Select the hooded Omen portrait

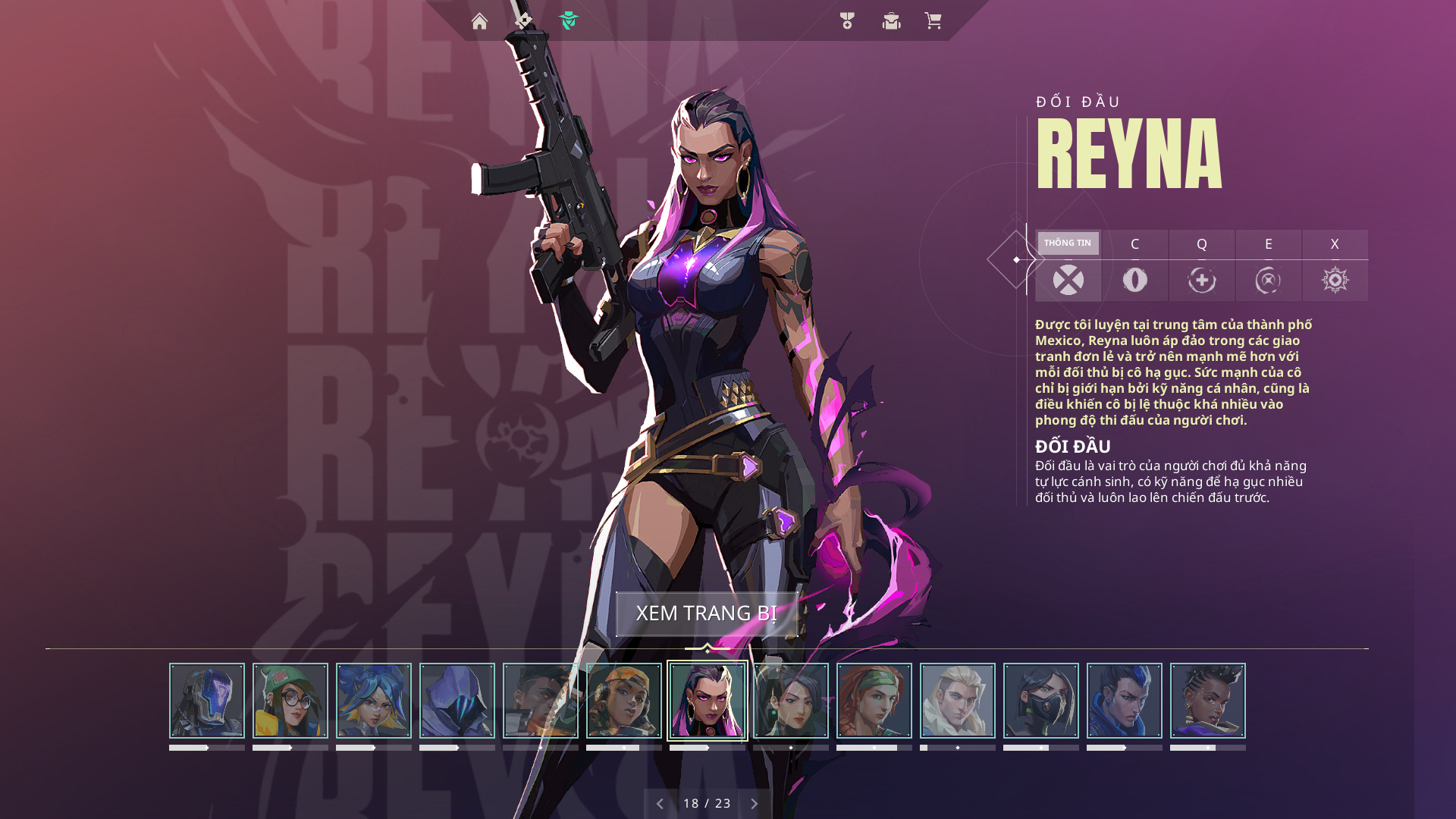(457, 701)
